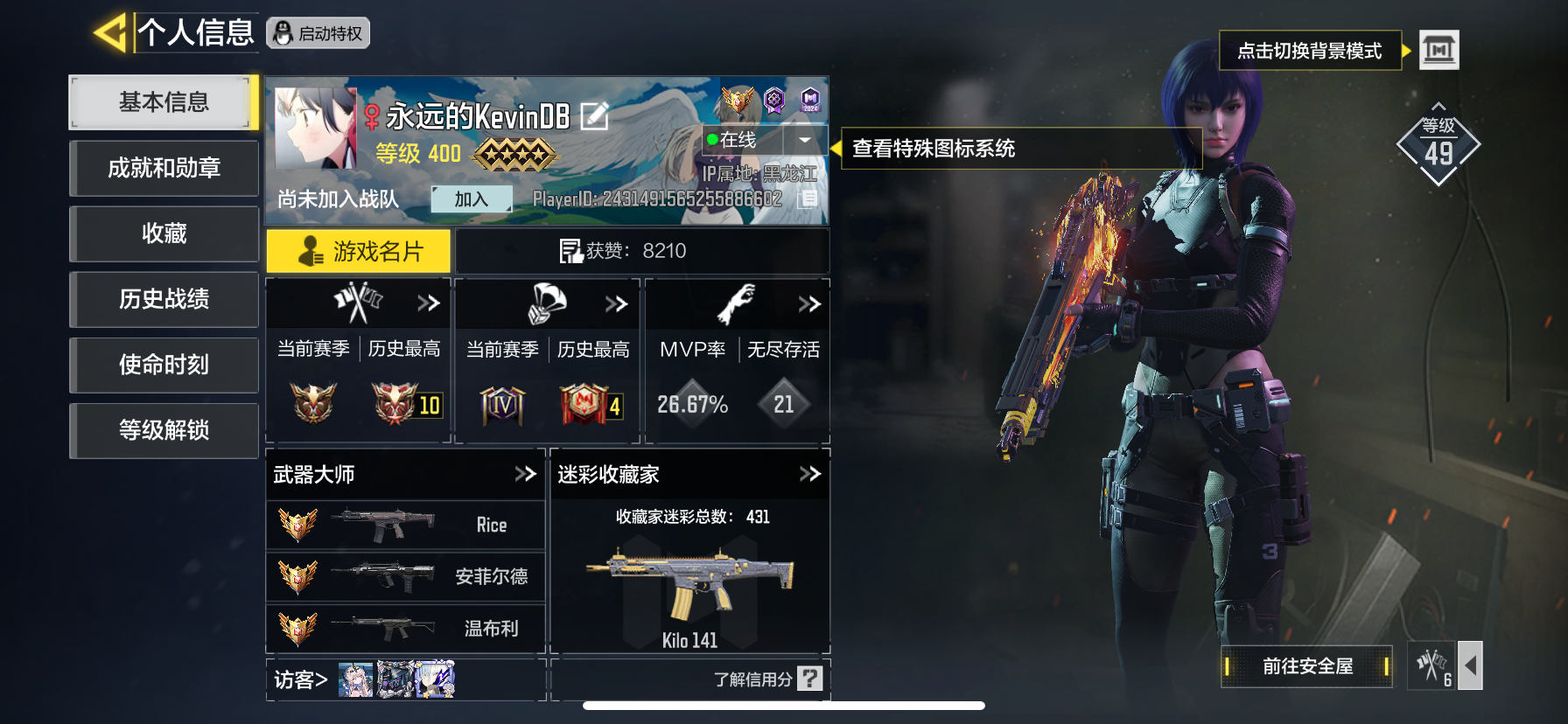Copy the PlayerID with copy icon

coord(808,199)
